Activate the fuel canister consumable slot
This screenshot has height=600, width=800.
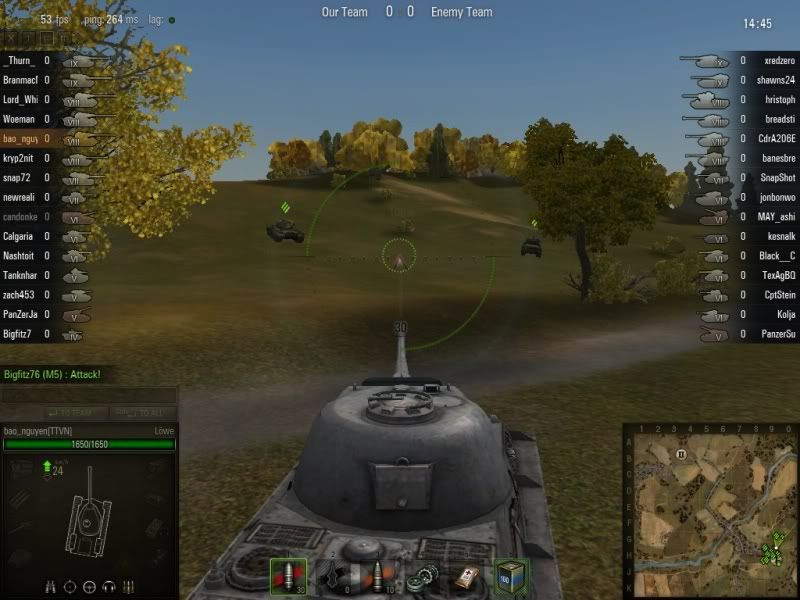click(x=511, y=577)
